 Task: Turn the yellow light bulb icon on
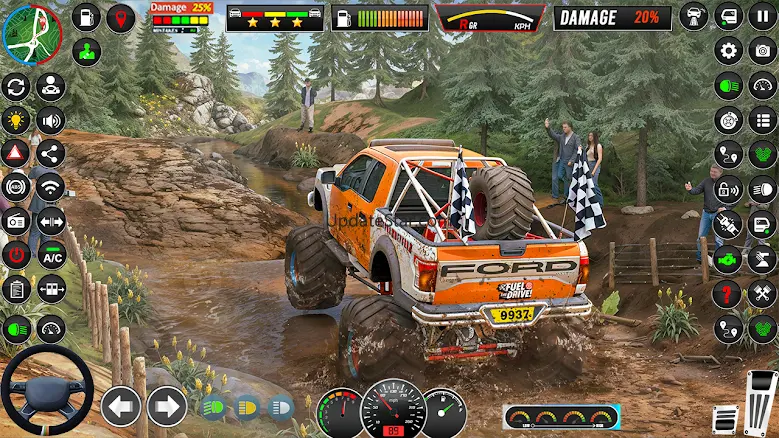click(16, 120)
